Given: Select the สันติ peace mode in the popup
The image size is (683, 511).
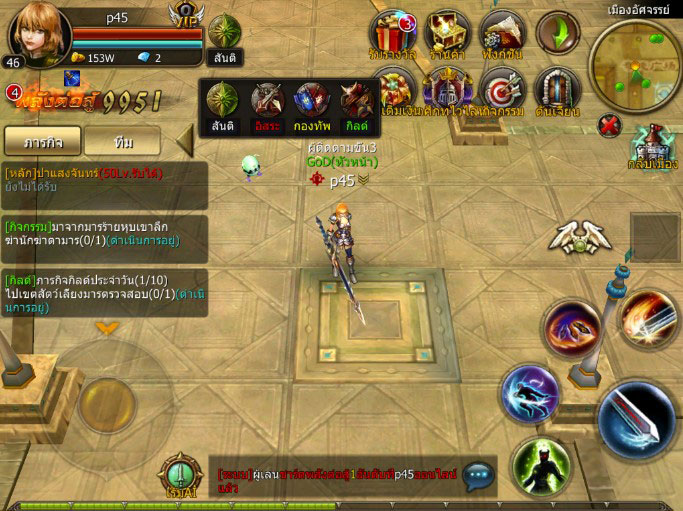Looking at the screenshot, I should point(222,104).
